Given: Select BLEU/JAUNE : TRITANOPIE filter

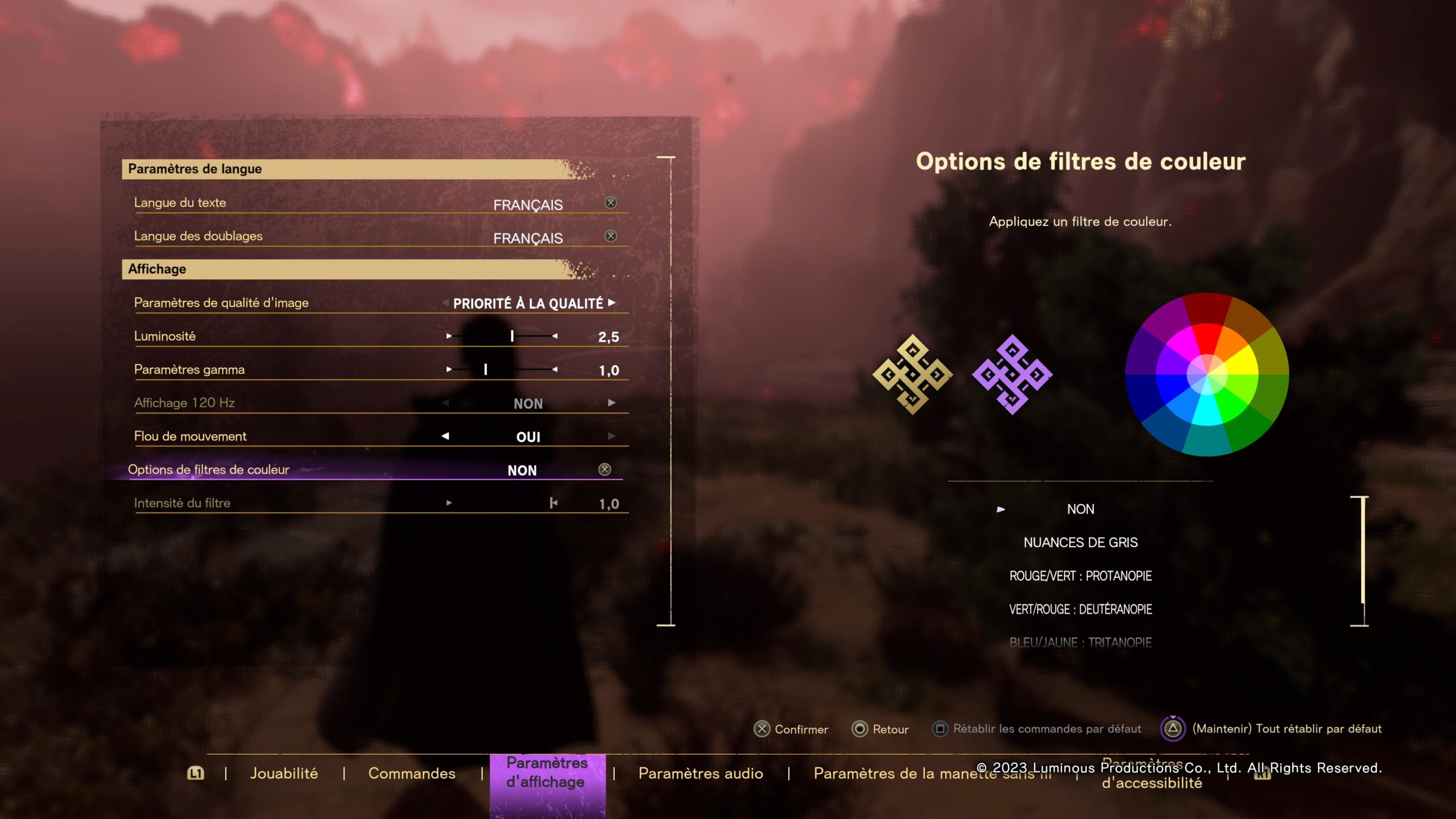Looking at the screenshot, I should point(1080,643).
